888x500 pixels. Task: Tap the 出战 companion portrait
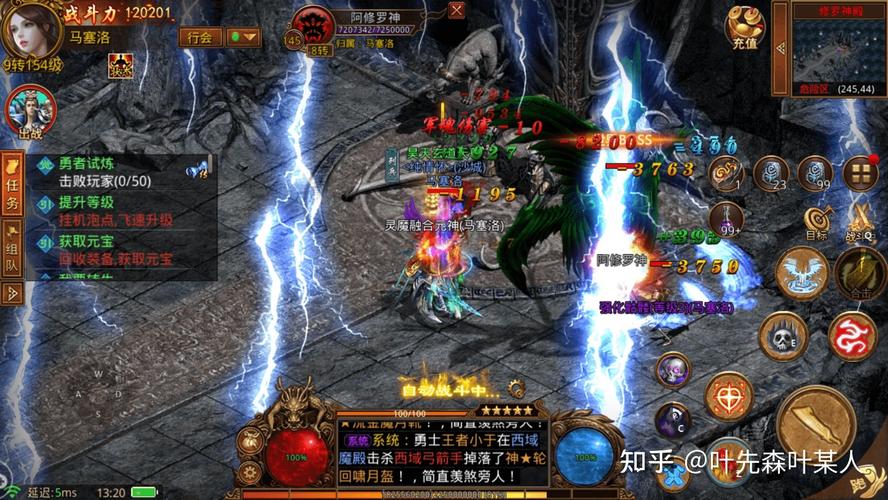tap(30, 112)
